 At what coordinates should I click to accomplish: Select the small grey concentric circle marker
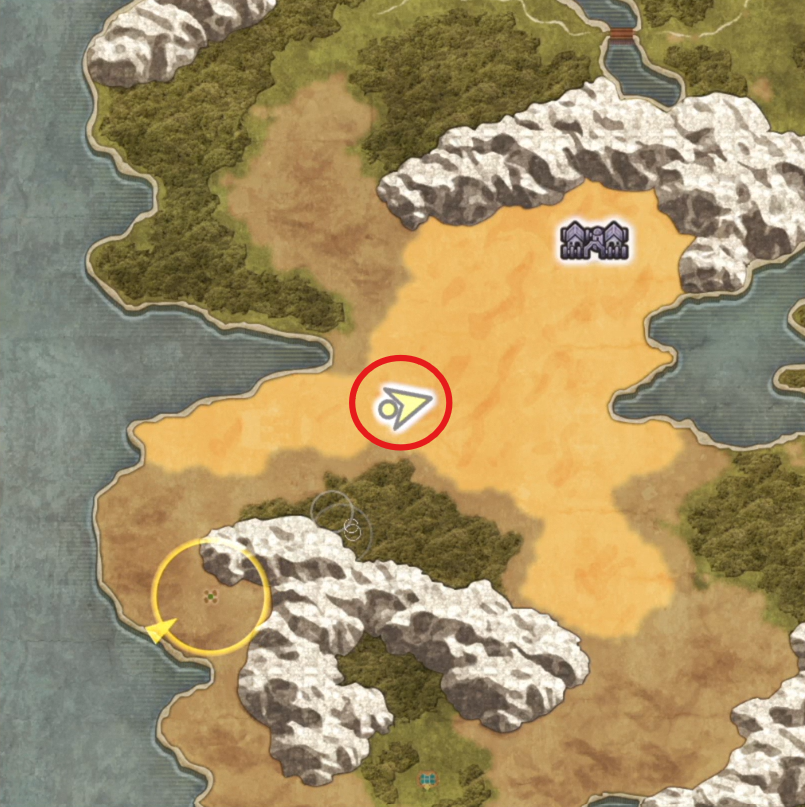coord(351,526)
